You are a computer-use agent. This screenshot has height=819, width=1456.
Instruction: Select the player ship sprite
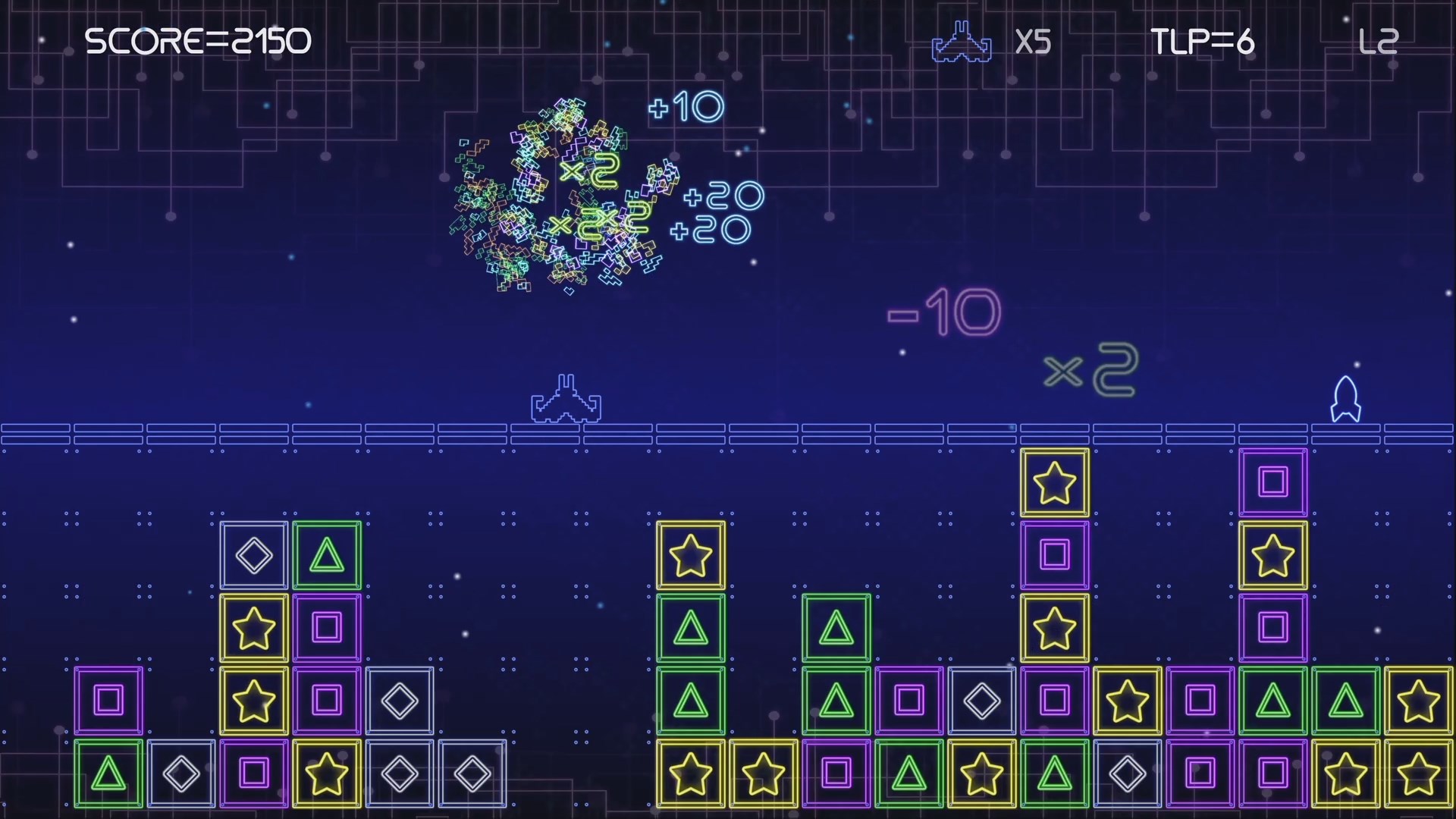(x=567, y=400)
